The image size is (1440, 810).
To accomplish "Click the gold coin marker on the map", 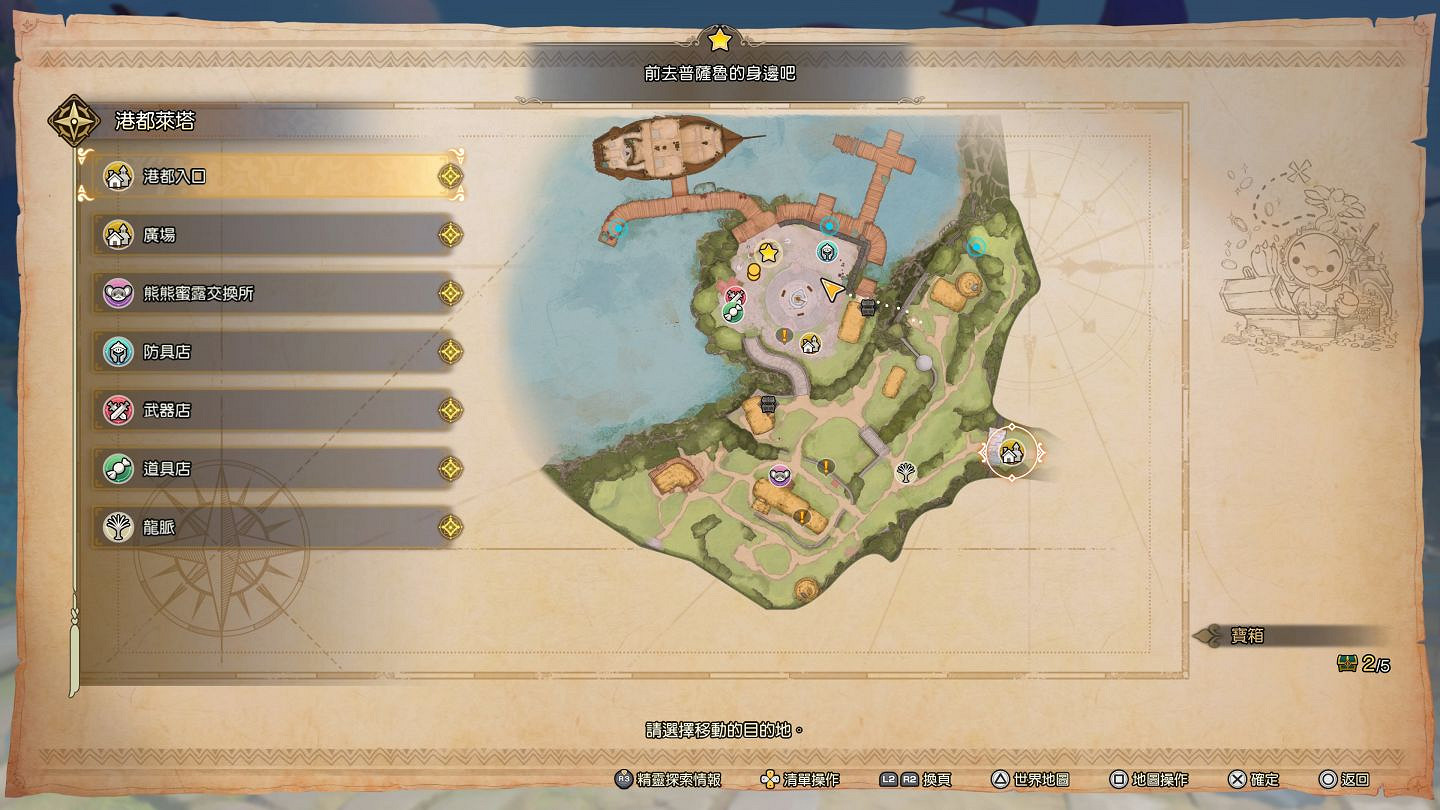I will click(755, 272).
